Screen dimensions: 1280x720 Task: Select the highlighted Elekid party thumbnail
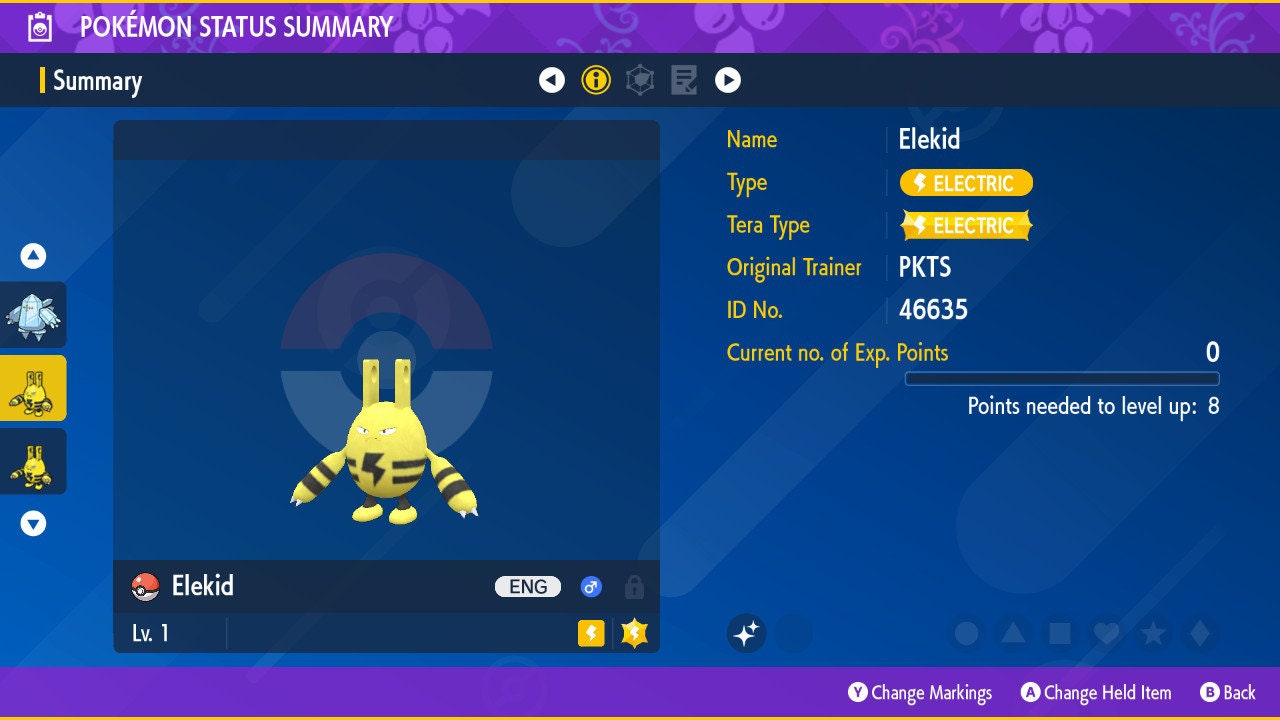34,388
